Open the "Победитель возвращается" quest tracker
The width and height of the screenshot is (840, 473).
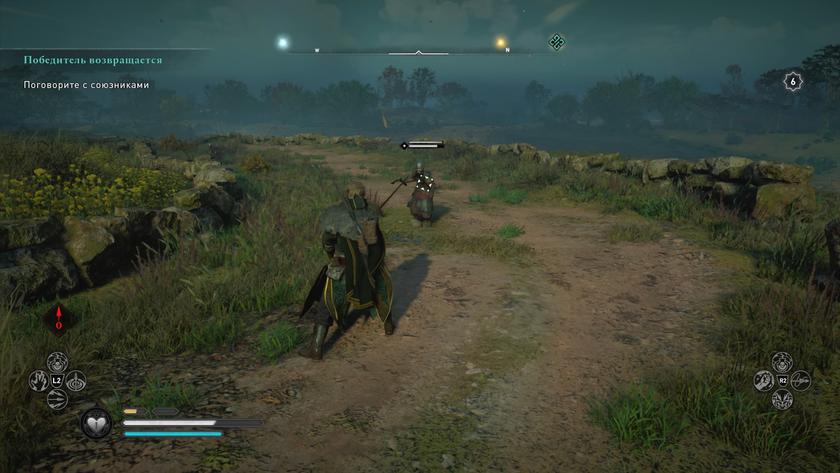click(93, 60)
